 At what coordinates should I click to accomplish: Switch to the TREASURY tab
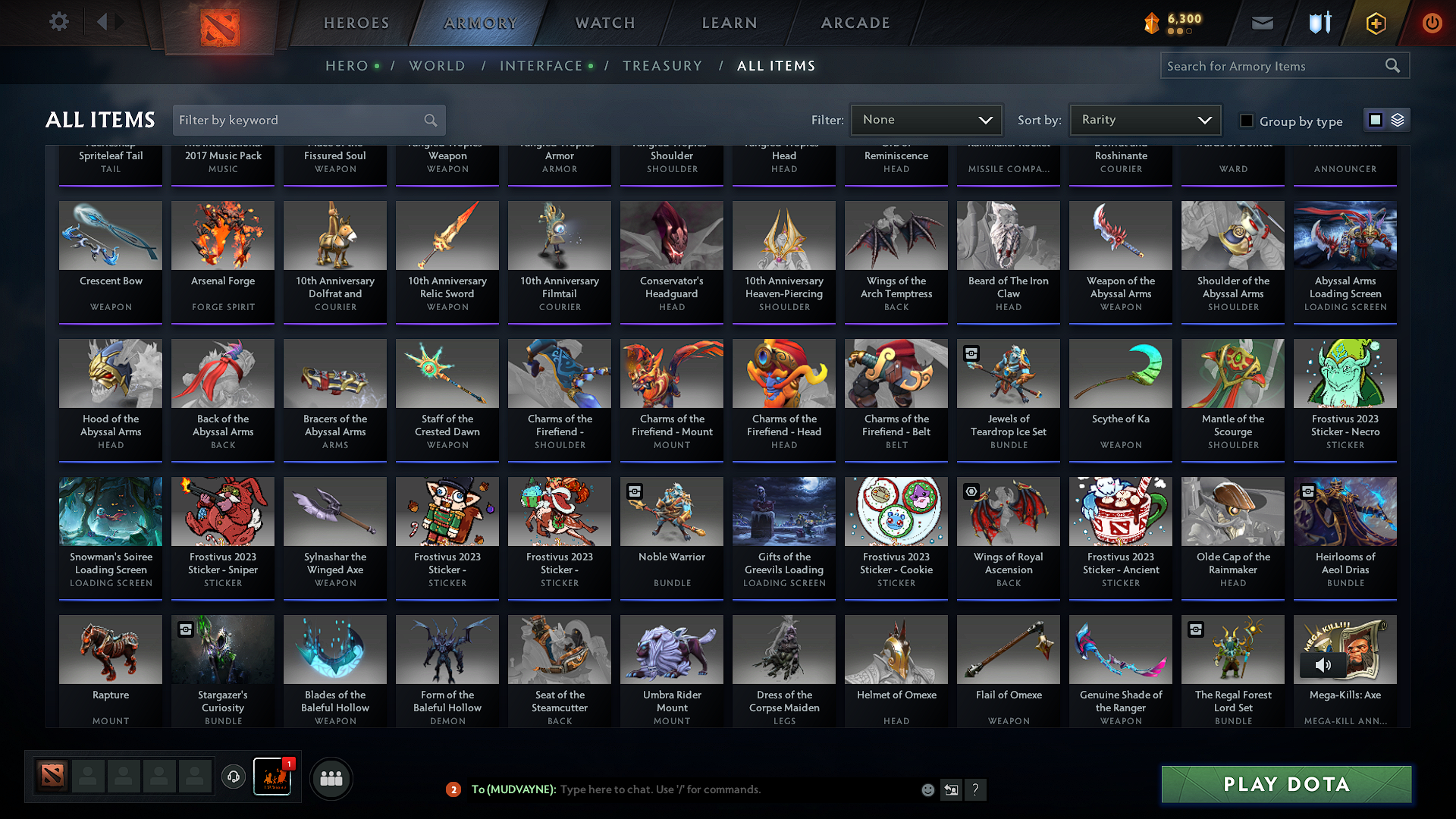(662, 65)
